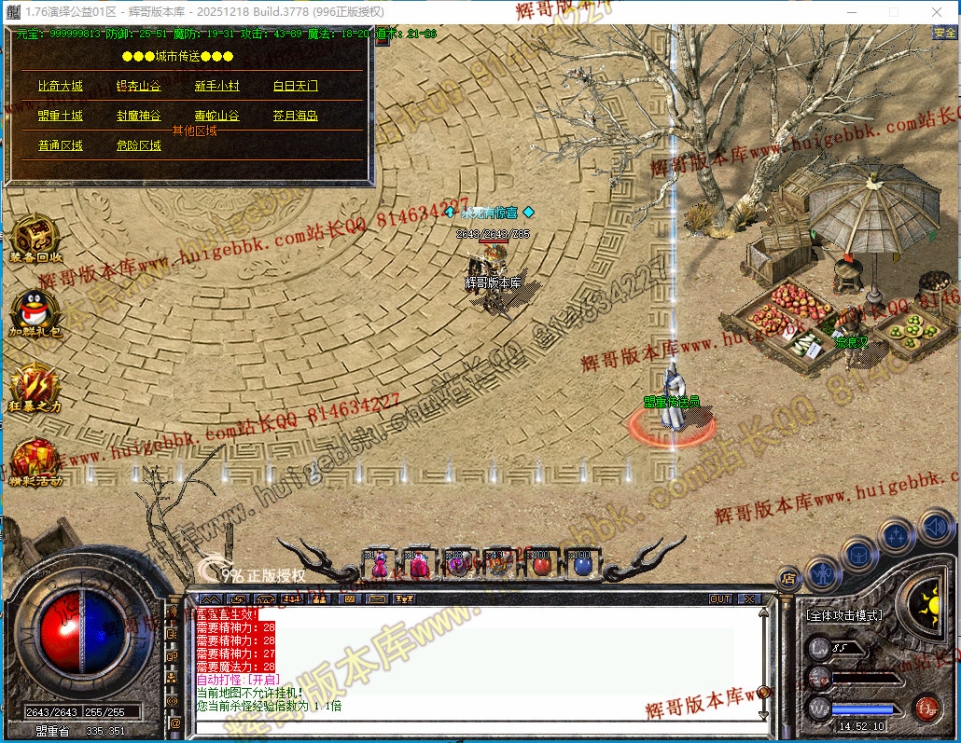Teleport to 苍月海岛
The width and height of the screenshot is (961, 743).
[295, 116]
